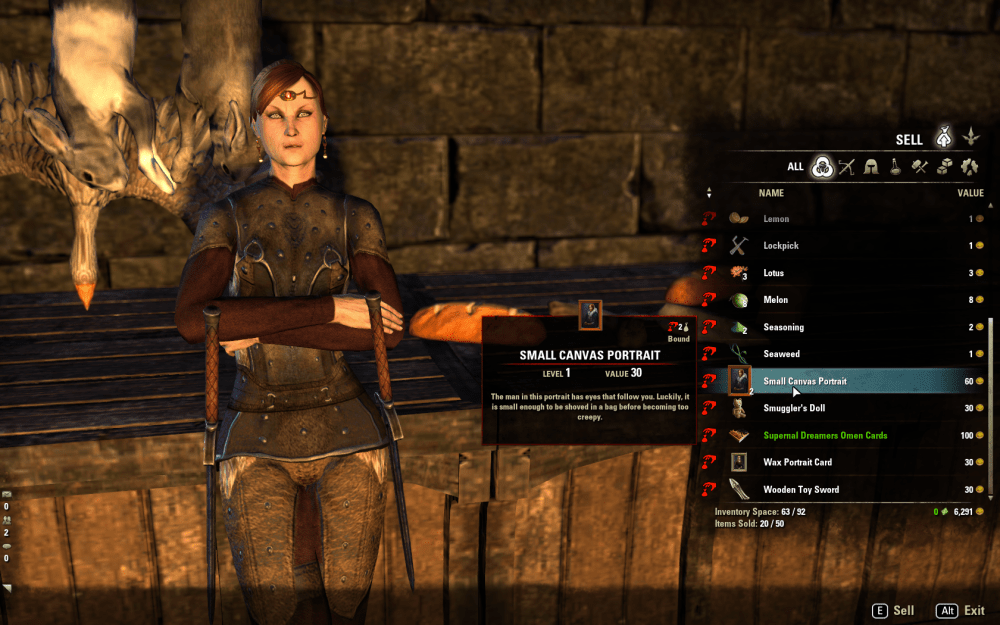Image resolution: width=1000 pixels, height=625 pixels.
Task: Filter inventory by the junk icon
Action: (x=969, y=167)
